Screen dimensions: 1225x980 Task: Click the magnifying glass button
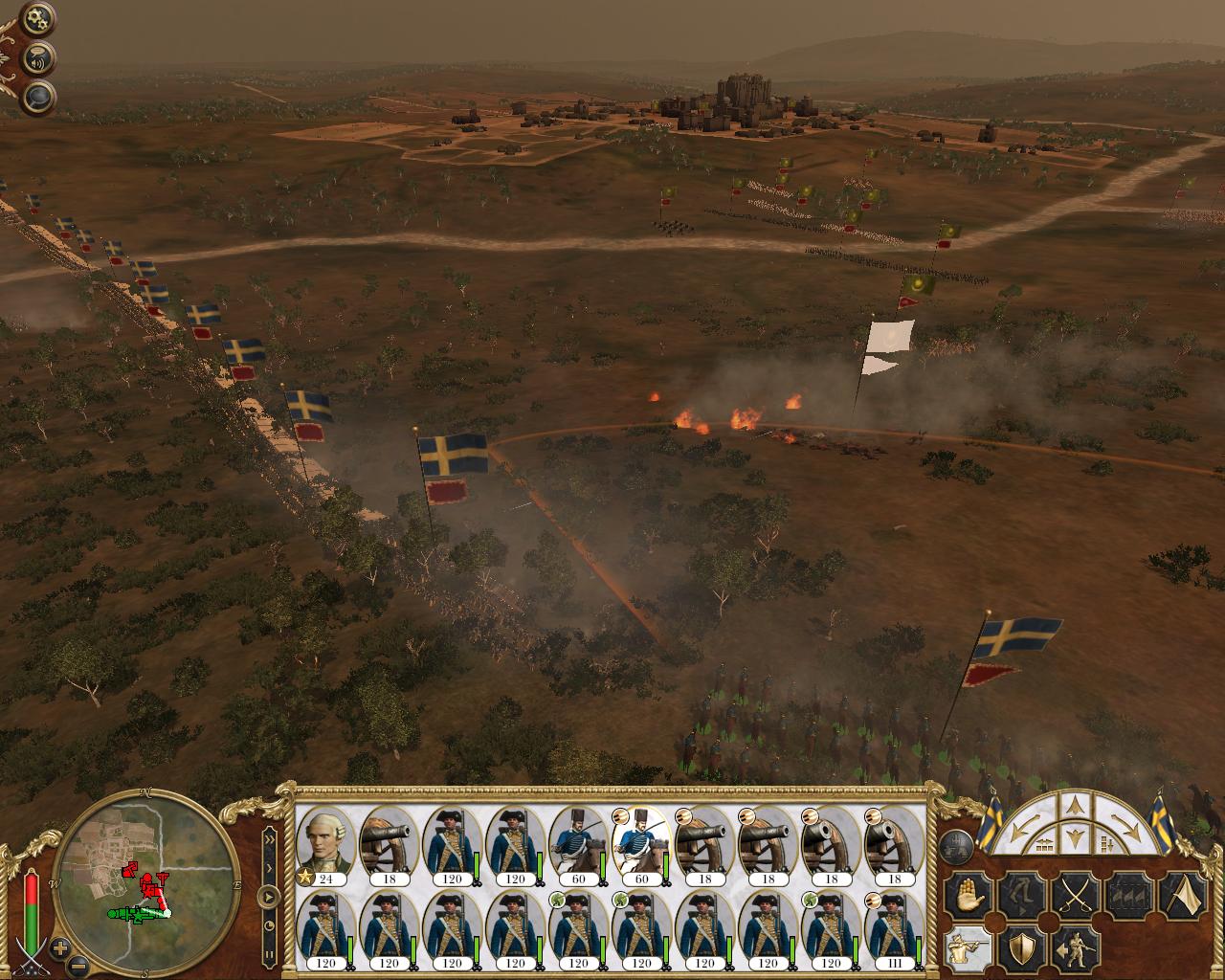coord(38,96)
